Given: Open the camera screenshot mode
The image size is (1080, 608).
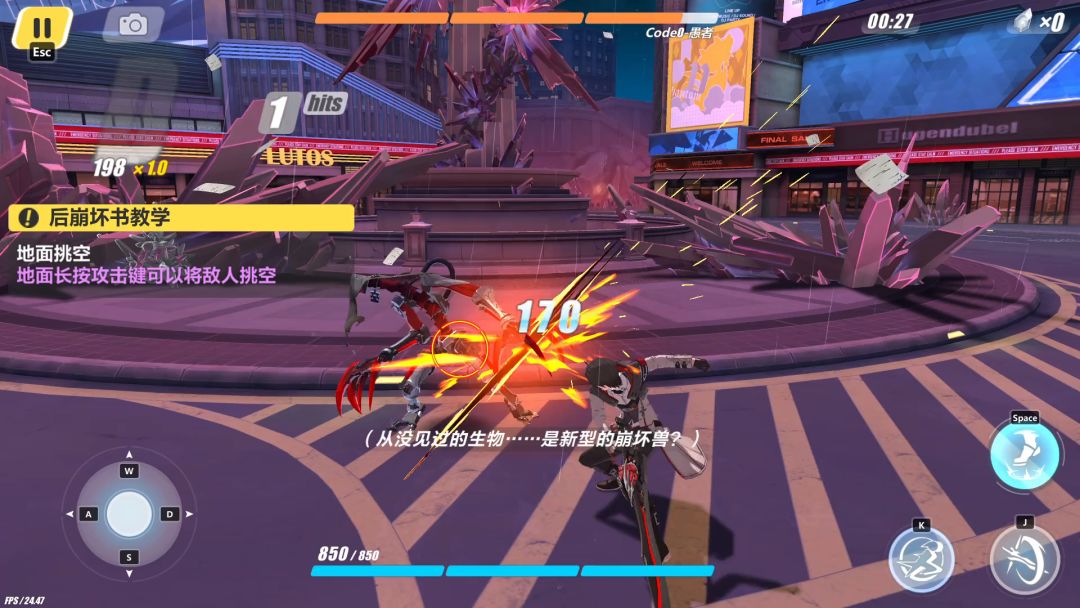Looking at the screenshot, I should [x=133, y=25].
